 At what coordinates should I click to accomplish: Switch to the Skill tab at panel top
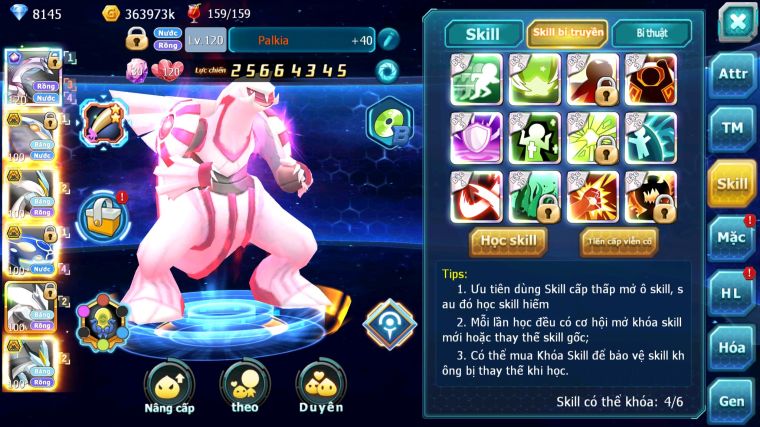(x=484, y=34)
